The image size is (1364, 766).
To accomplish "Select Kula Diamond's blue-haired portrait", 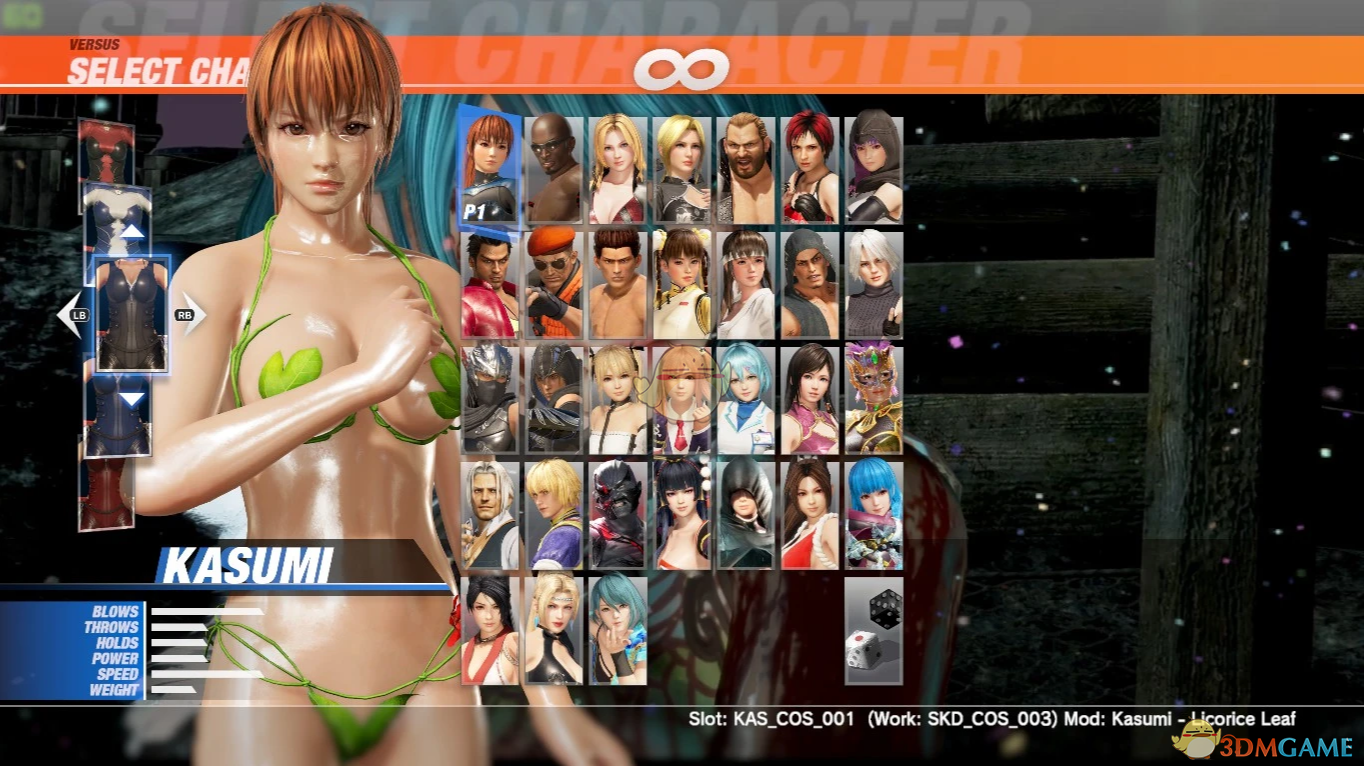I will point(871,512).
